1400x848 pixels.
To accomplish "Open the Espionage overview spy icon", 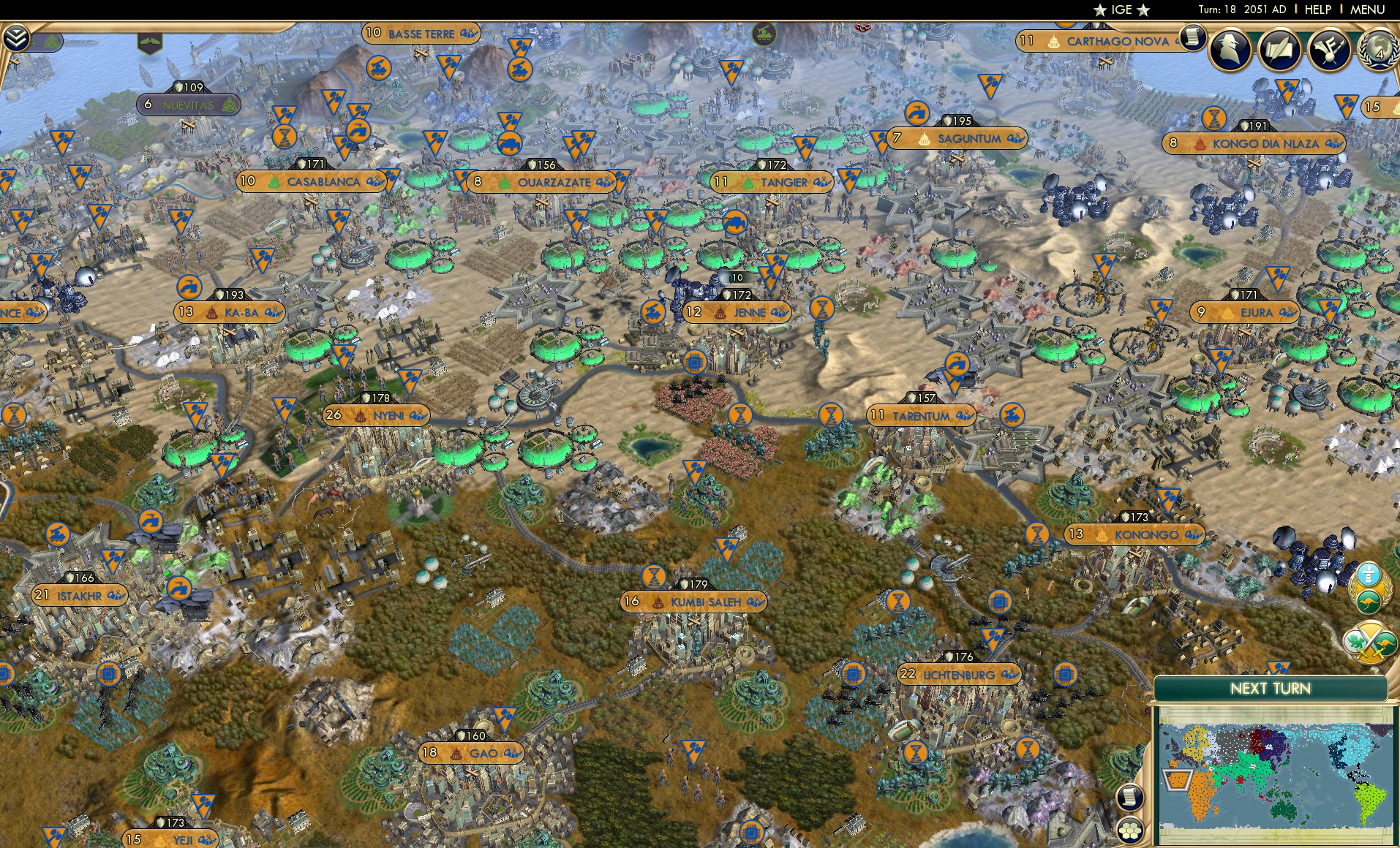I will [x=1231, y=51].
